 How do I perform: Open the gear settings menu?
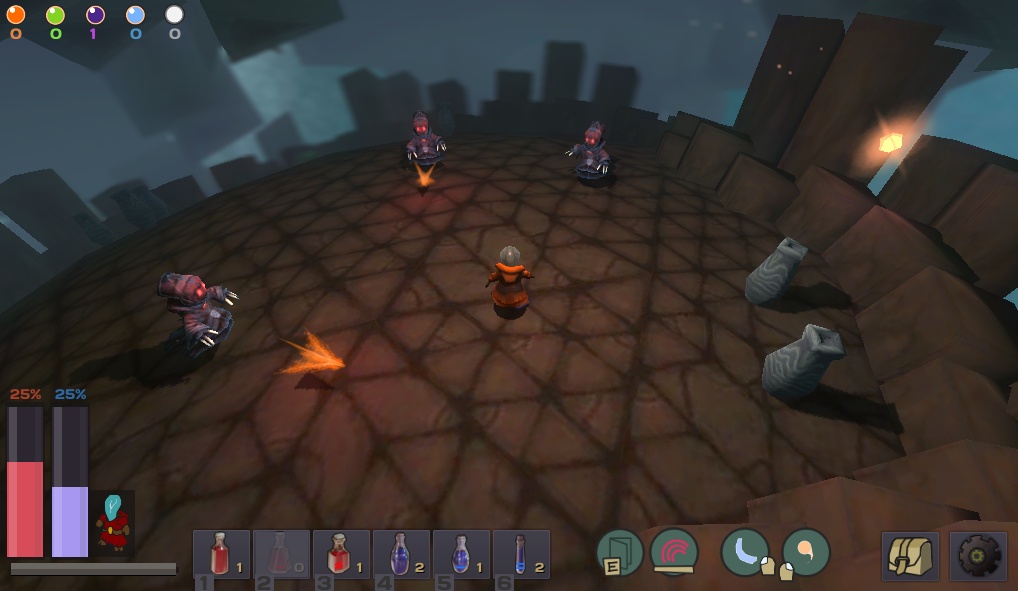point(977,556)
